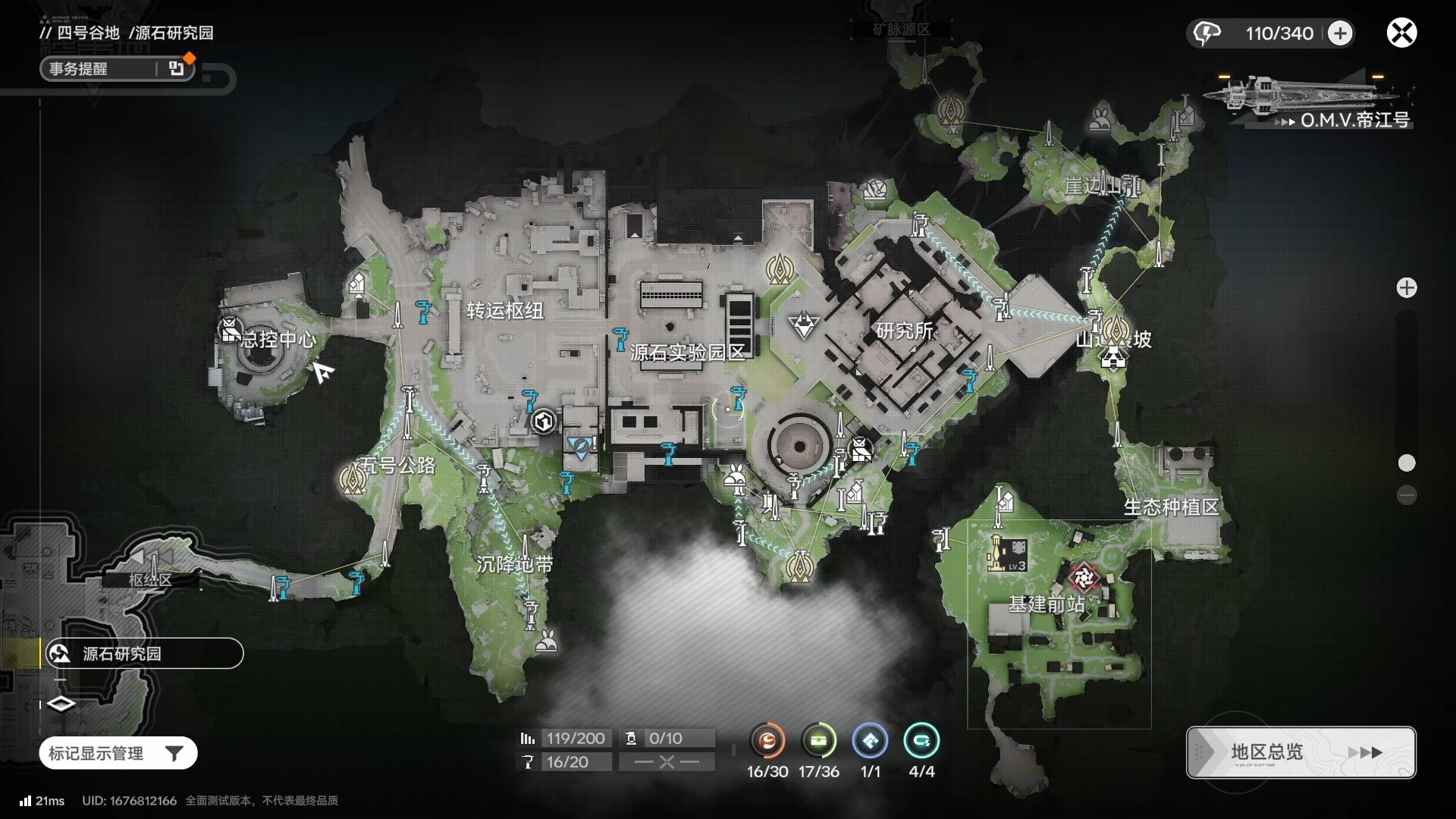This screenshot has height=819, width=1456.
Task: Go to the 枢纽区 adjacent region
Action: point(150,579)
